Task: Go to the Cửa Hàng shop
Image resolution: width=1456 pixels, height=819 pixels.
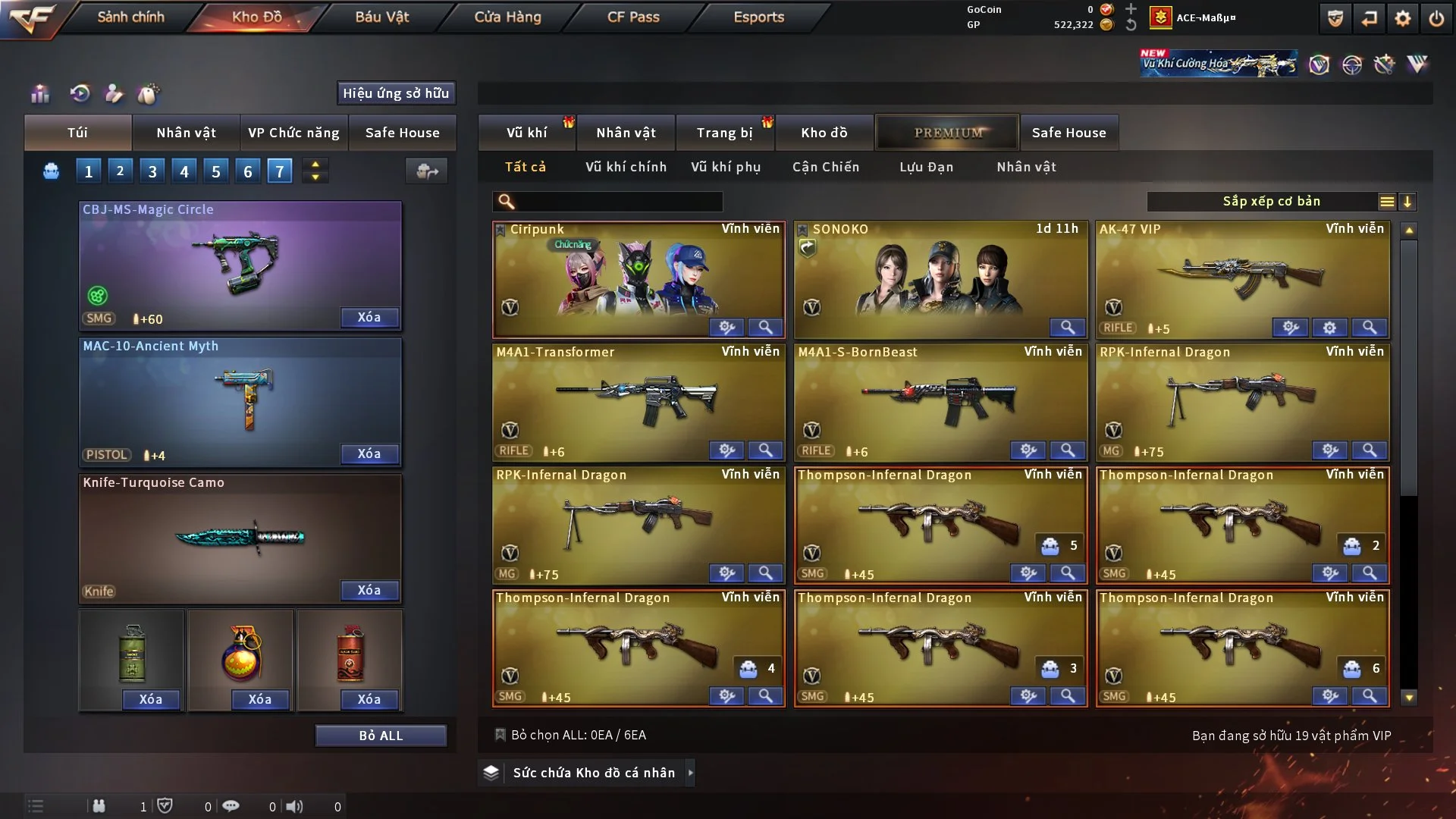Action: click(x=507, y=17)
